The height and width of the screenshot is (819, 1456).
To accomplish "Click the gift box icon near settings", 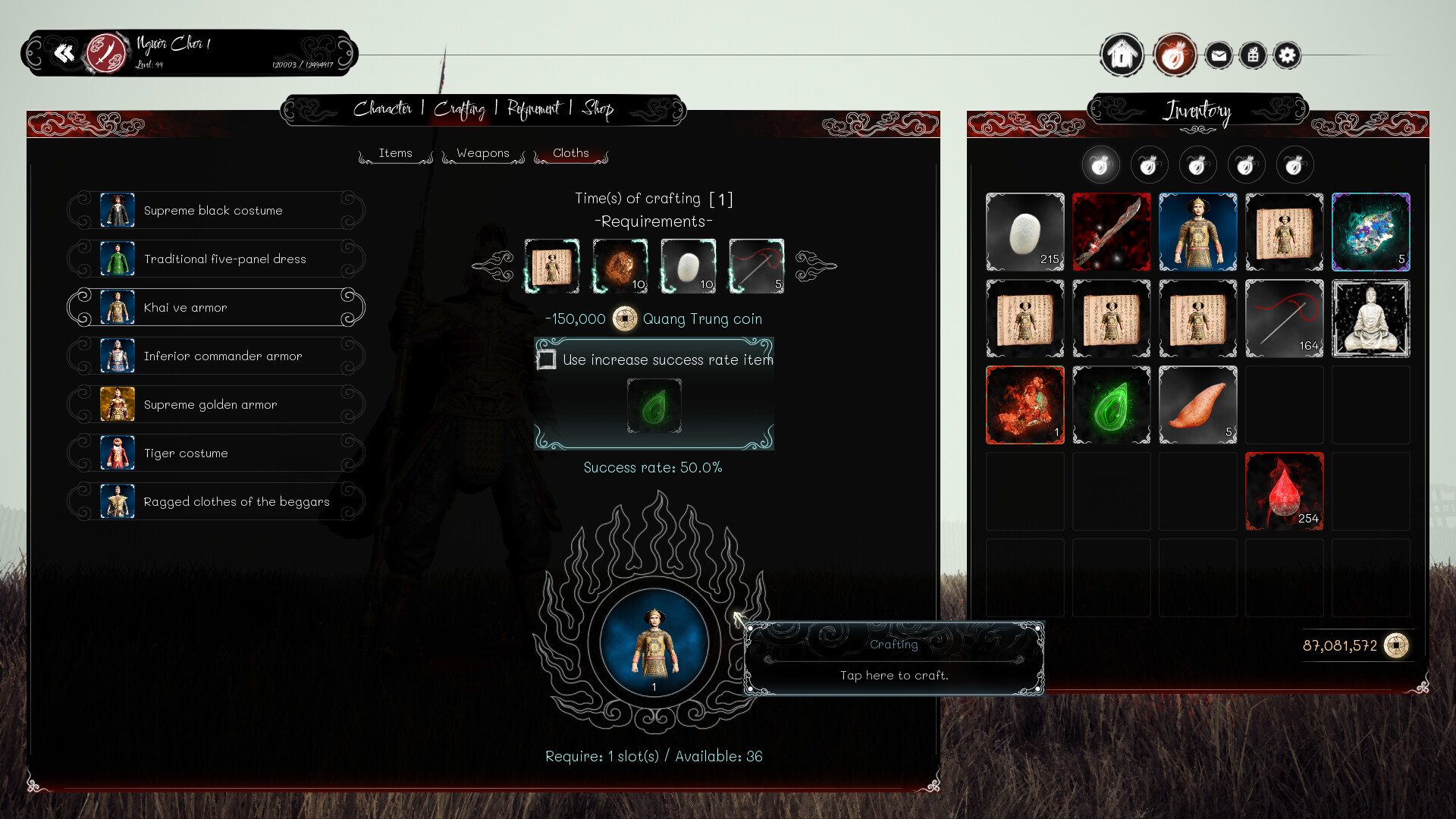I will [x=1253, y=55].
